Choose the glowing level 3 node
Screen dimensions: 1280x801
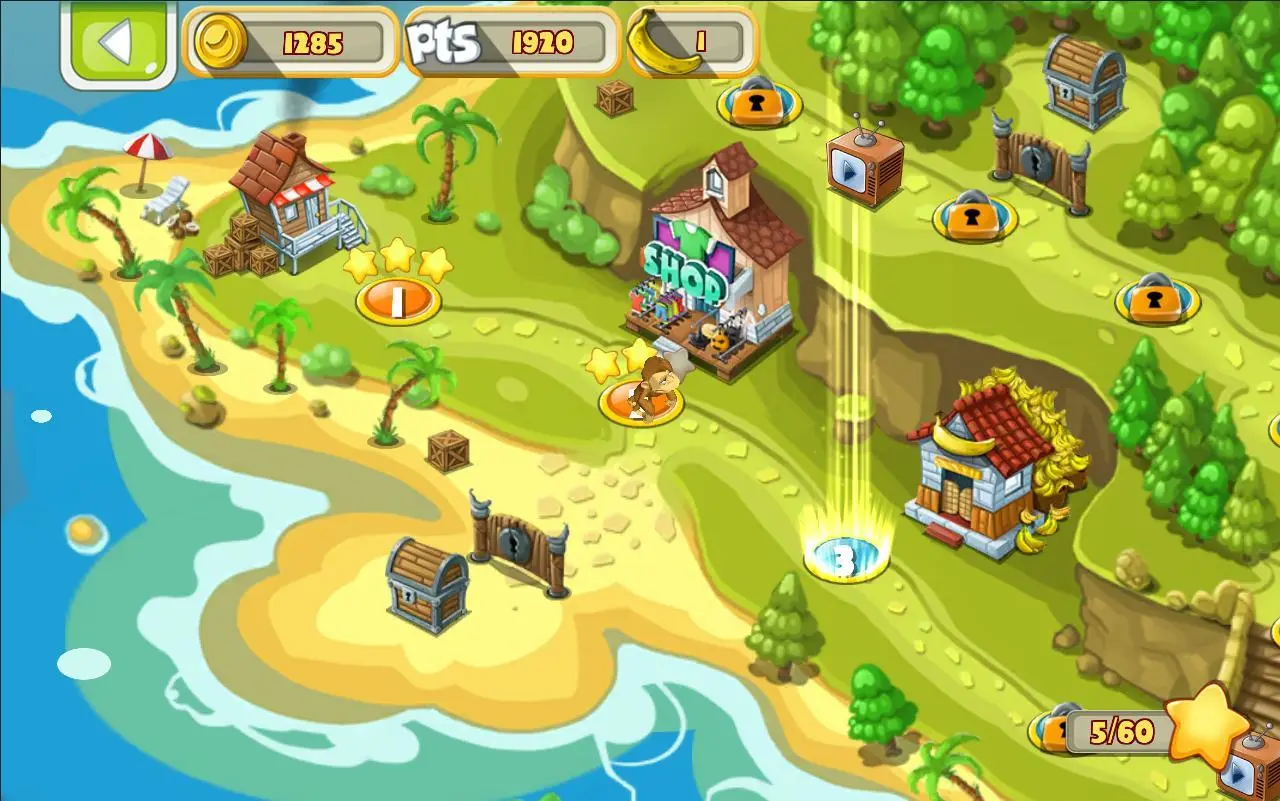[x=845, y=560]
